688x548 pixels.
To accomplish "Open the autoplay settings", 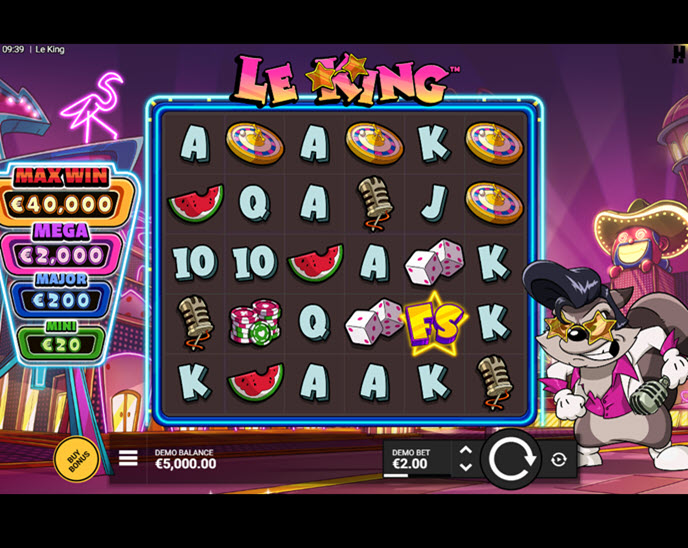I will (558, 459).
